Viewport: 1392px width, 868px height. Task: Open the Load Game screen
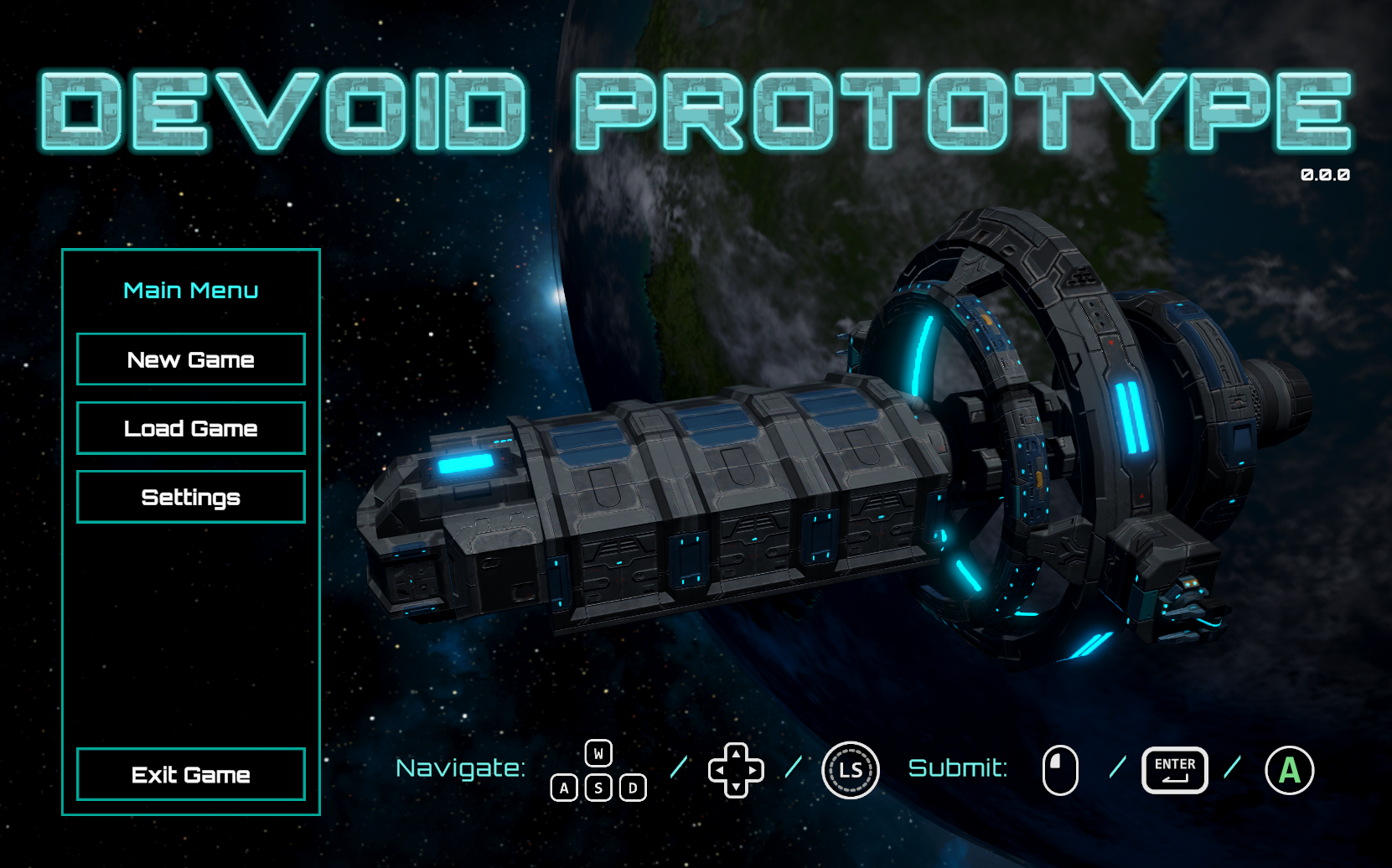tap(190, 428)
